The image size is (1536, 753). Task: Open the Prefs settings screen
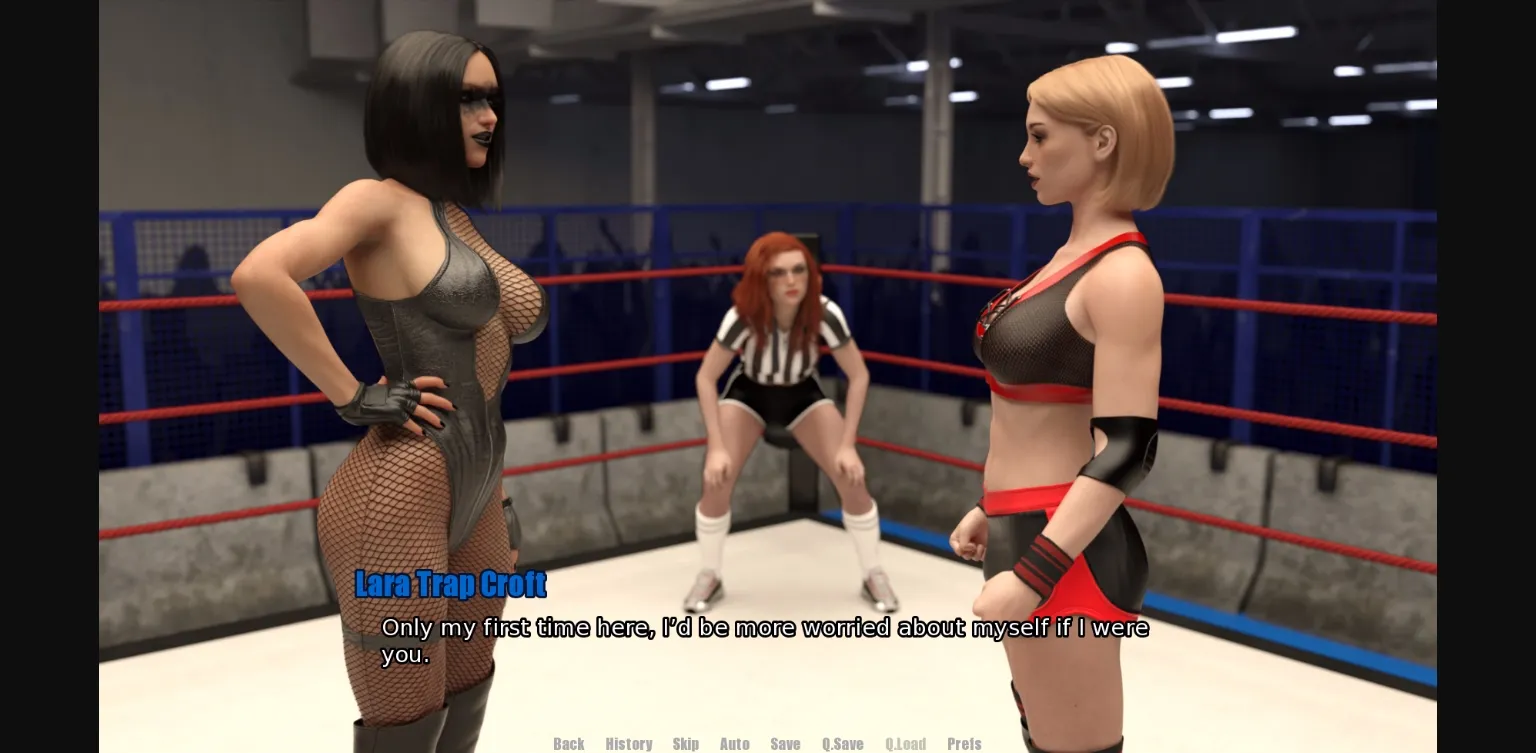pos(964,744)
